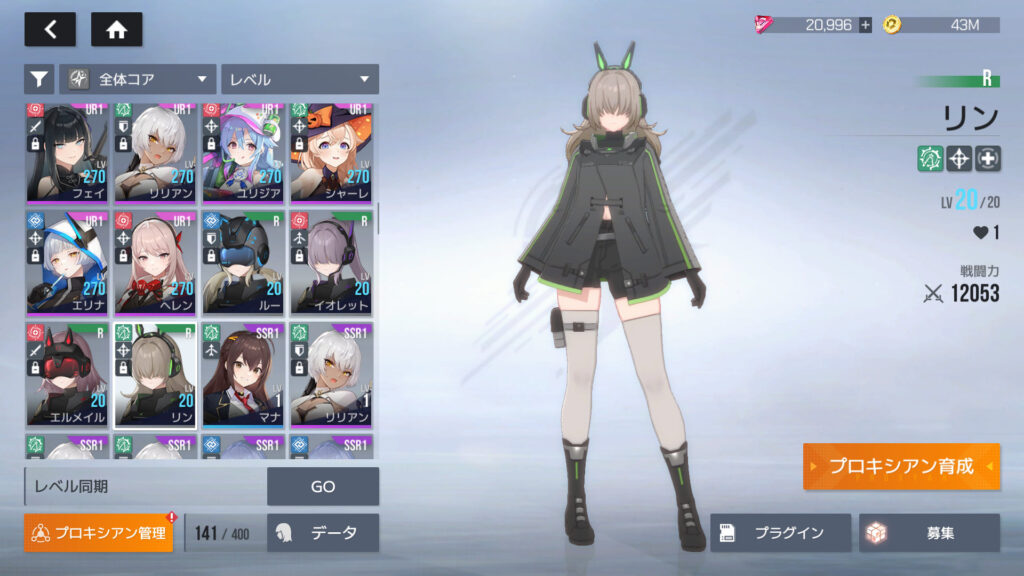This screenshot has width=1024, height=576.
Task: Return to the home screen
Action: click(116, 29)
